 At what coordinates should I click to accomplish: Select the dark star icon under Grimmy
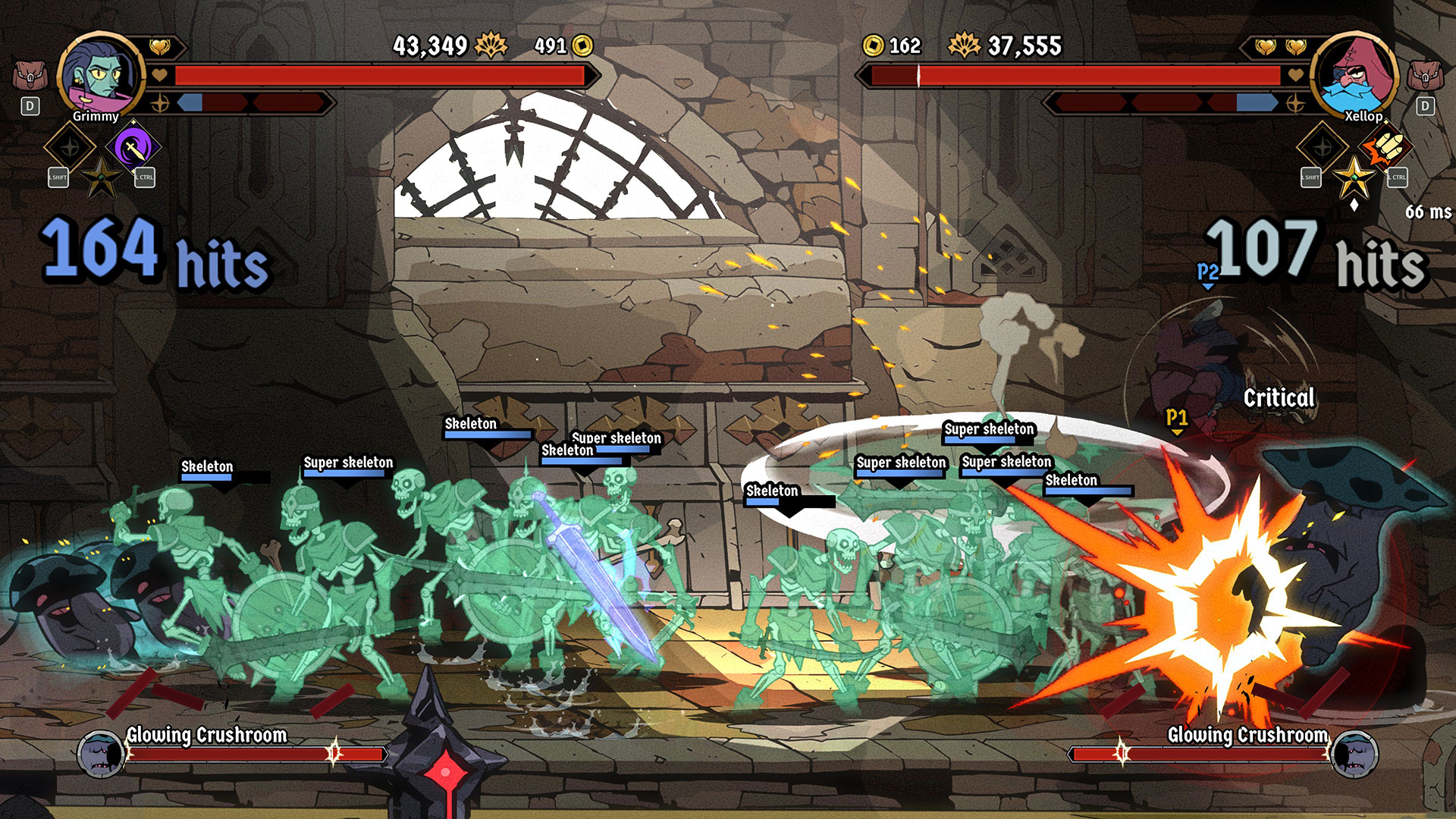click(x=102, y=179)
